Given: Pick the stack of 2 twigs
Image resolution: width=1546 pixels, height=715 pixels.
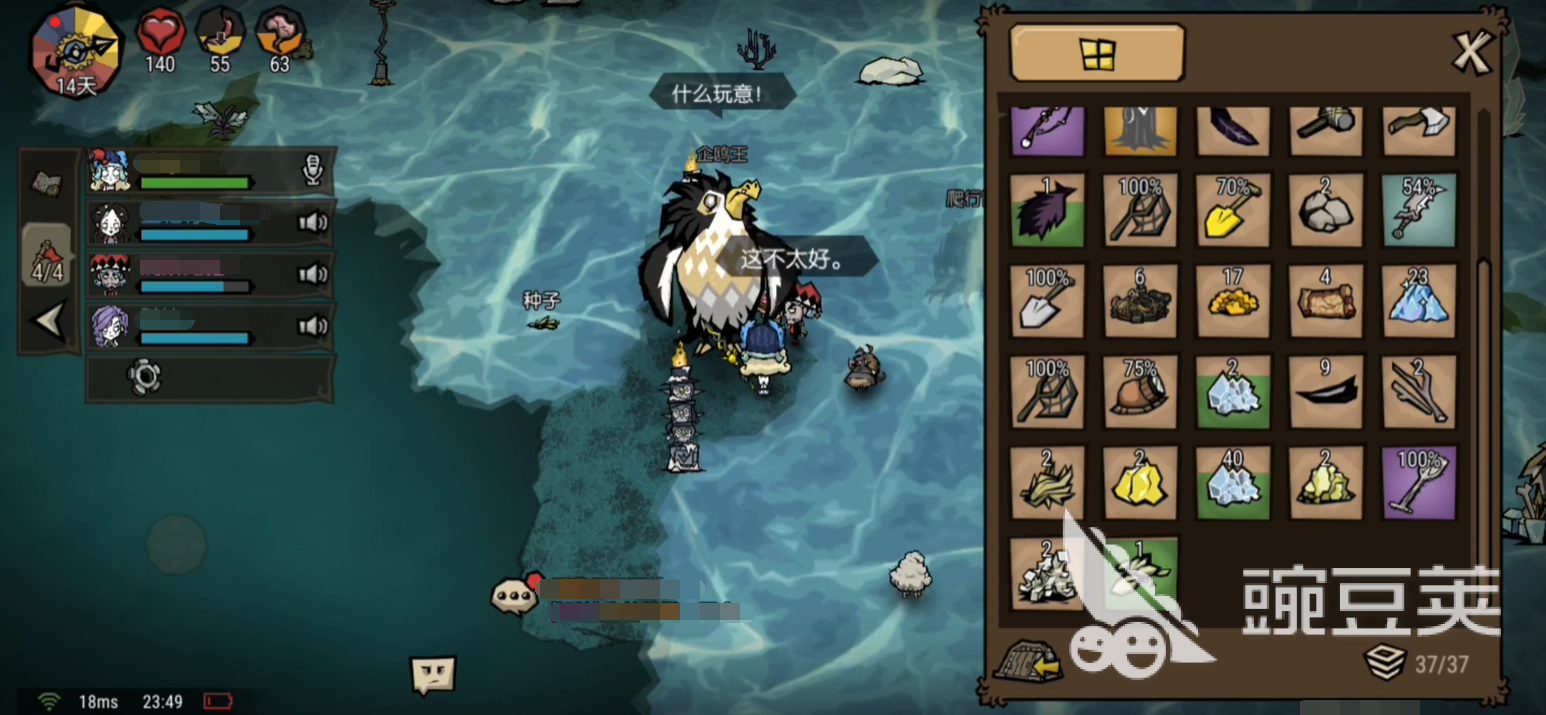Looking at the screenshot, I should point(1418,393).
